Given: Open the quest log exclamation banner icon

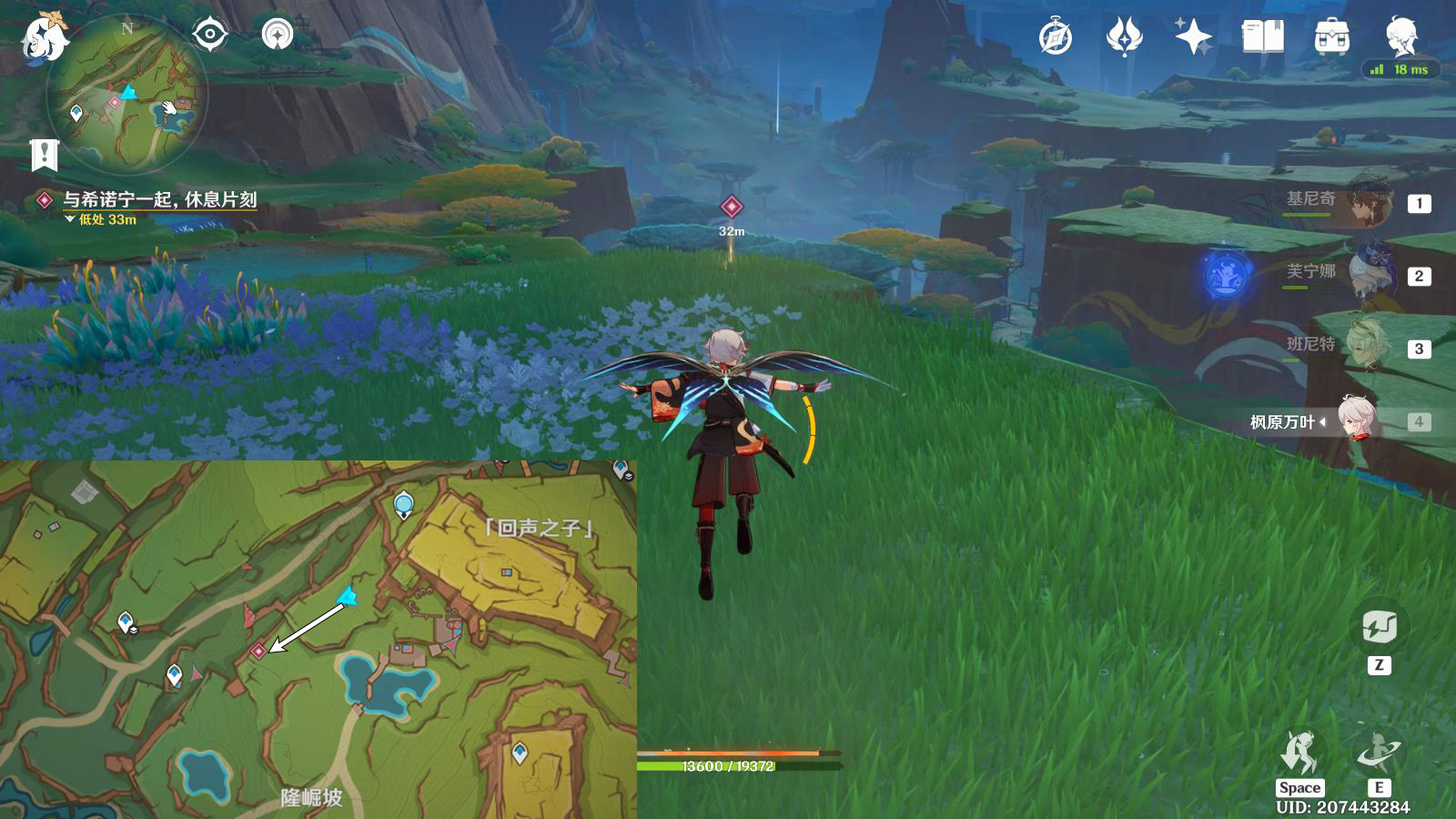Looking at the screenshot, I should pos(44,155).
